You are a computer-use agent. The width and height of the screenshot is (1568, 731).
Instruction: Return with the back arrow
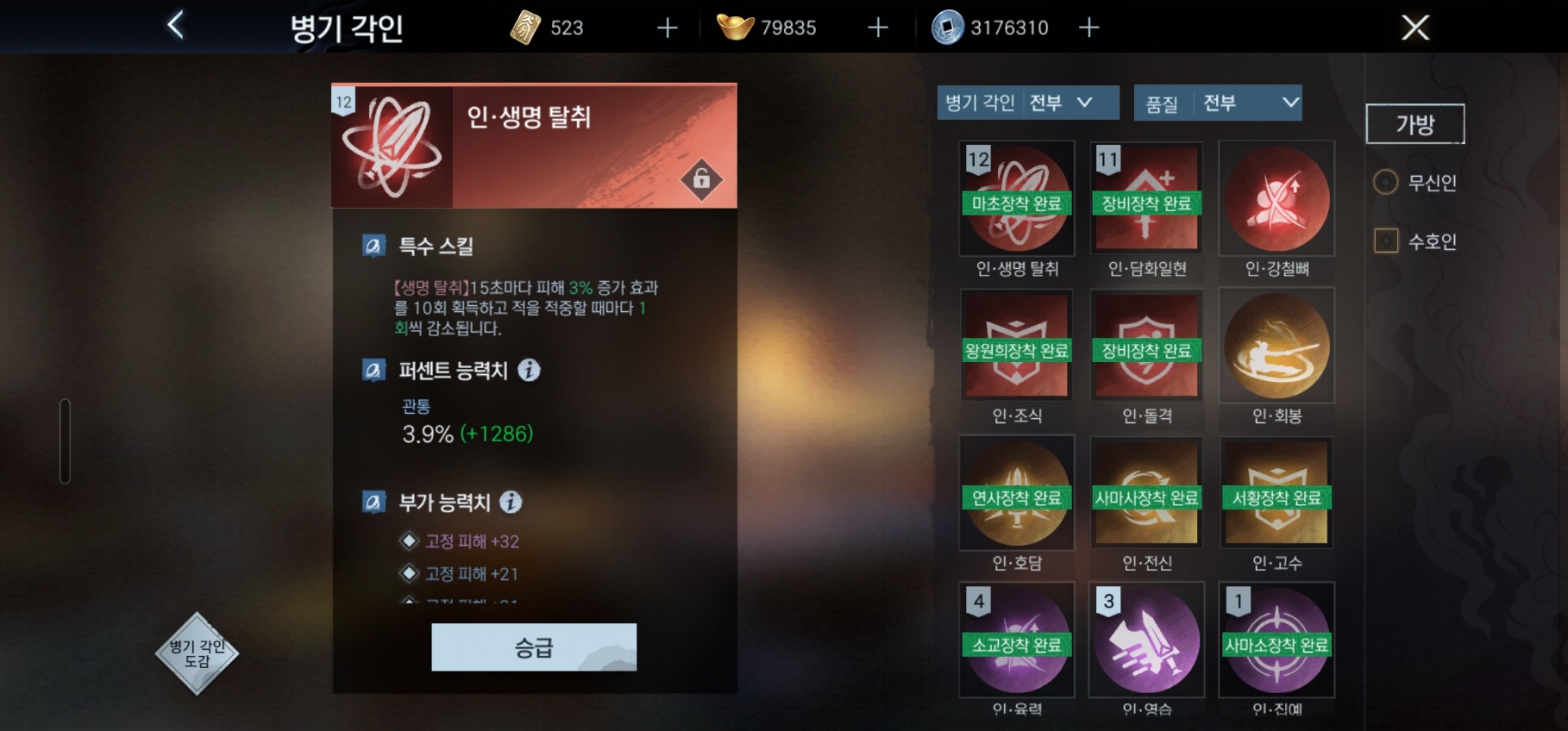(176, 26)
